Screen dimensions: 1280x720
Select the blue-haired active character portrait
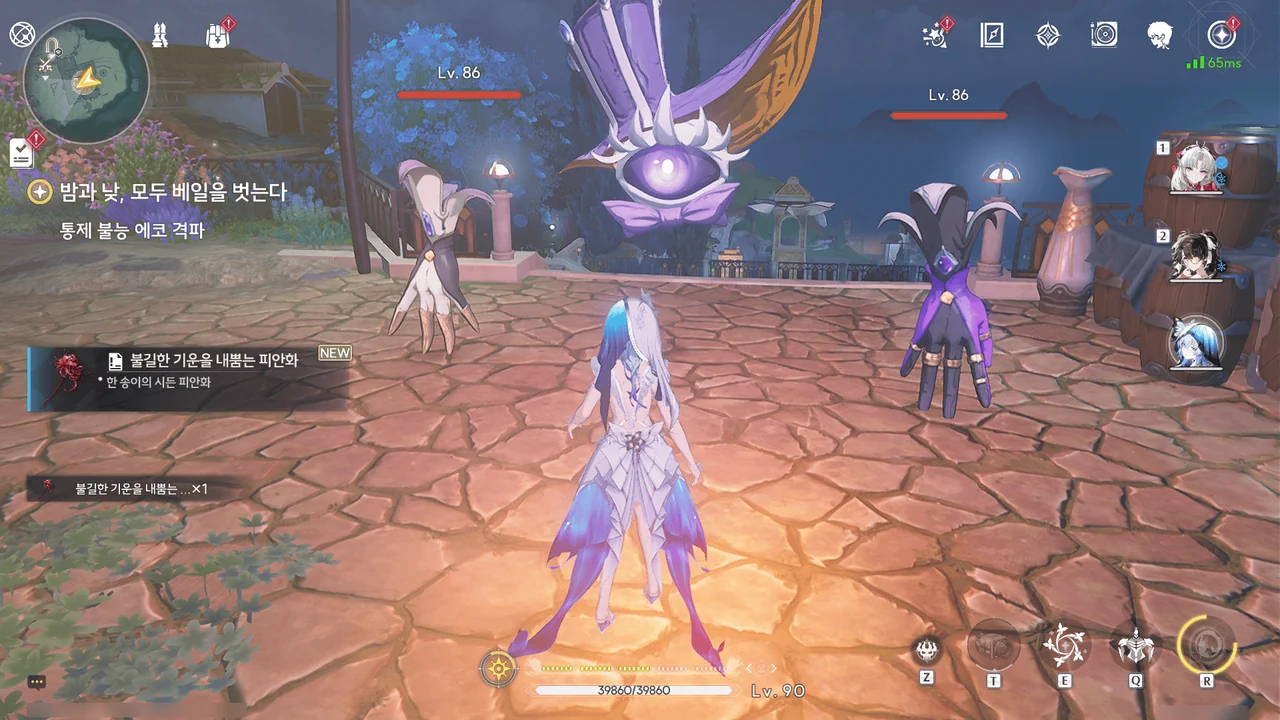coord(1197,343)
